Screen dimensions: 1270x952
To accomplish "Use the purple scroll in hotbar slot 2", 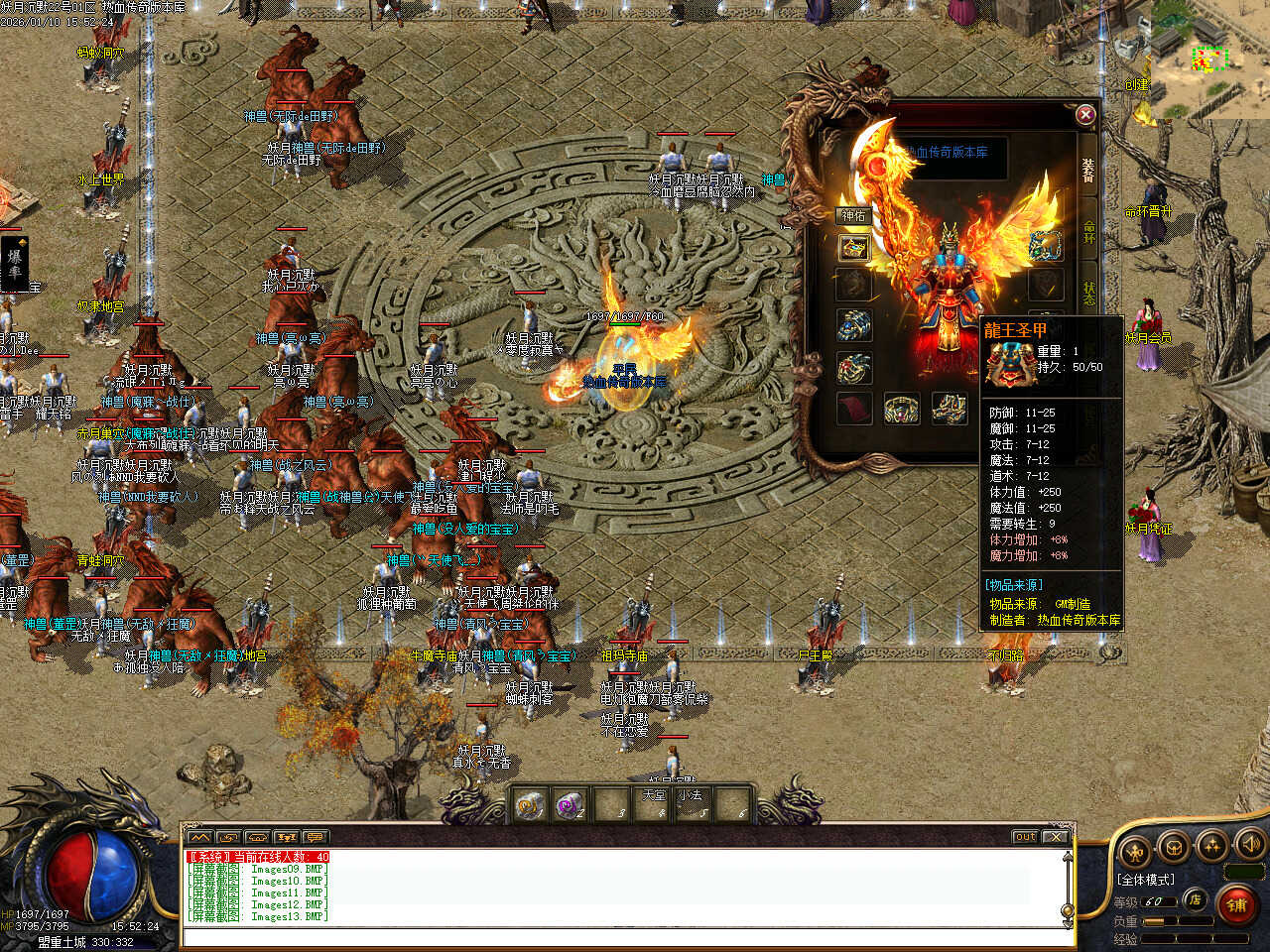I will [x=571, y=804].
